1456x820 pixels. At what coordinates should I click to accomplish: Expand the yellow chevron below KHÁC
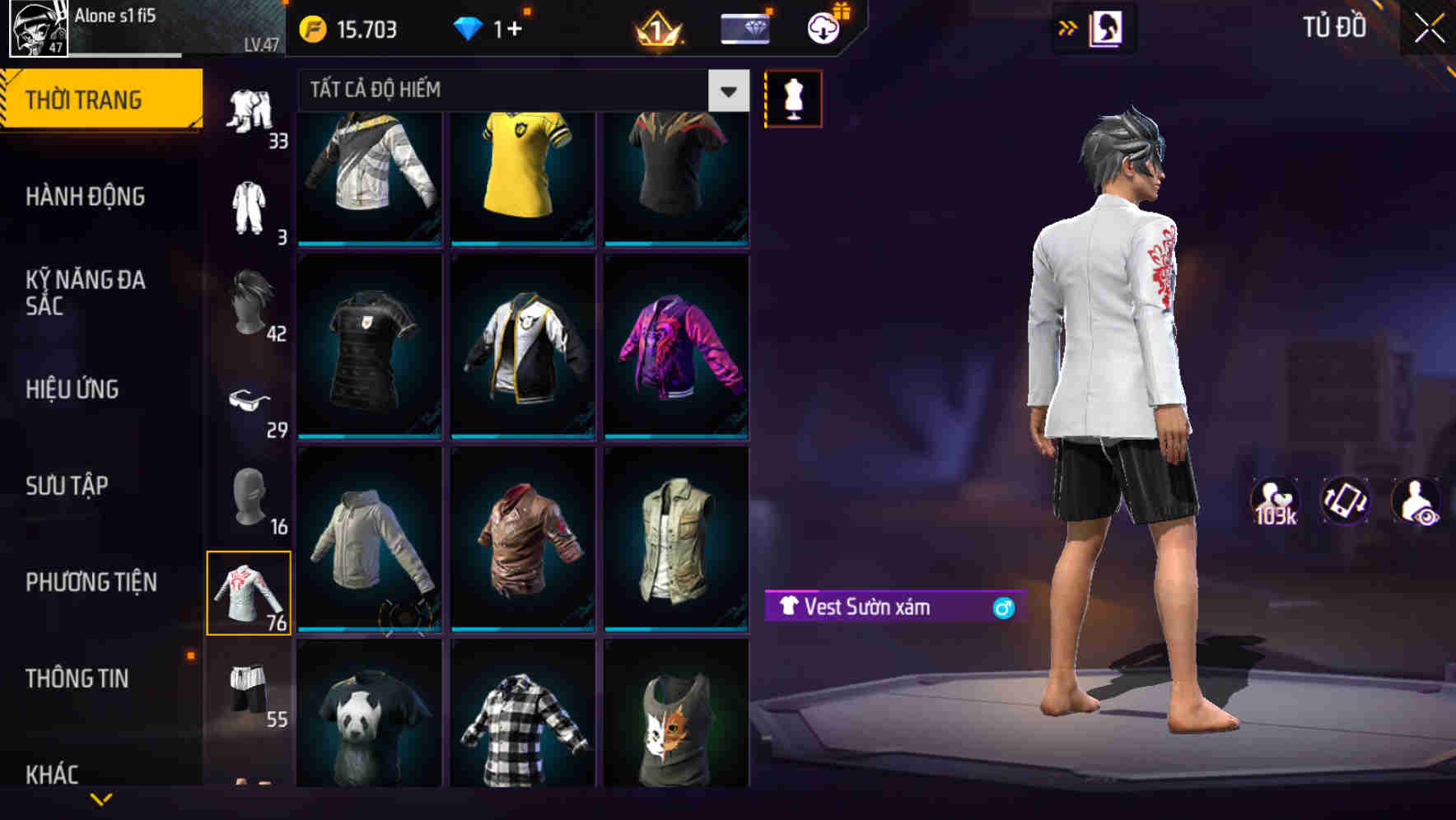[101, 797]
